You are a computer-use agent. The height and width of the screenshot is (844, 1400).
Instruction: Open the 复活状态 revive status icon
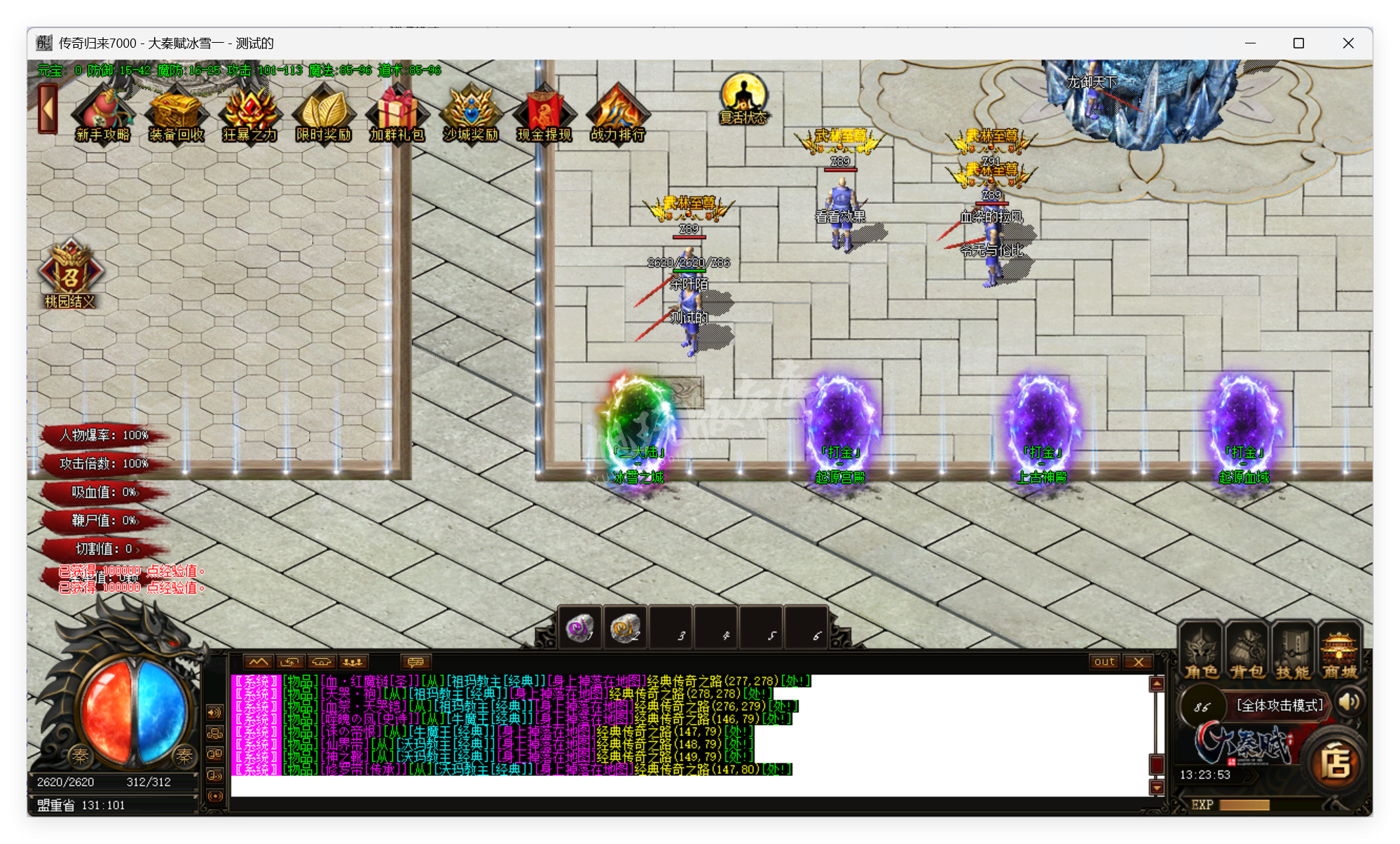coord(743,98)
